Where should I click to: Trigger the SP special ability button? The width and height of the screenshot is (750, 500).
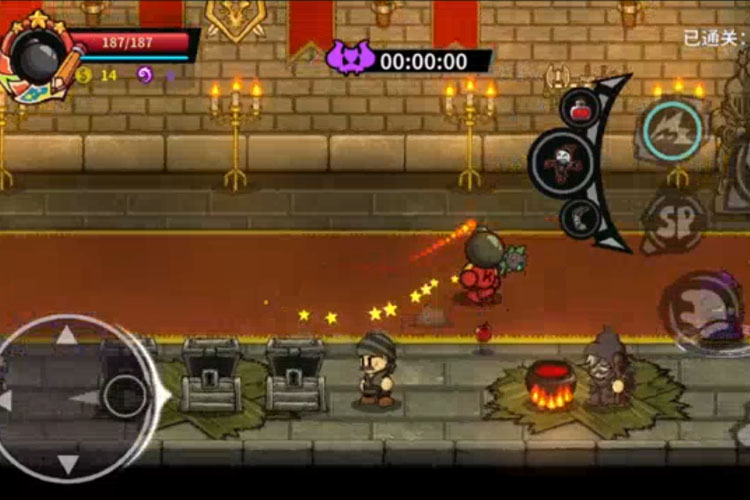674,222
